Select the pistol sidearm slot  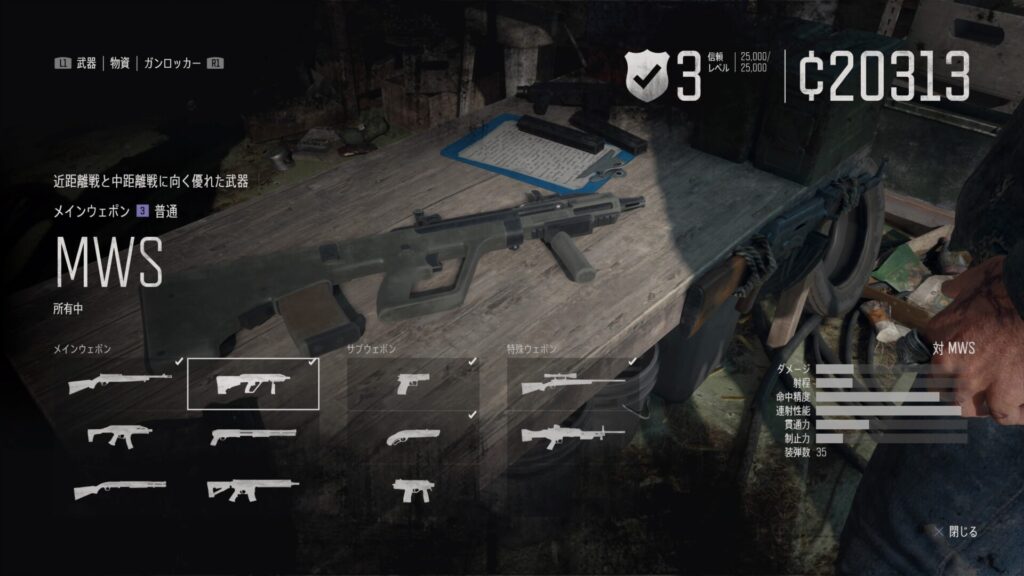(412, 383)
